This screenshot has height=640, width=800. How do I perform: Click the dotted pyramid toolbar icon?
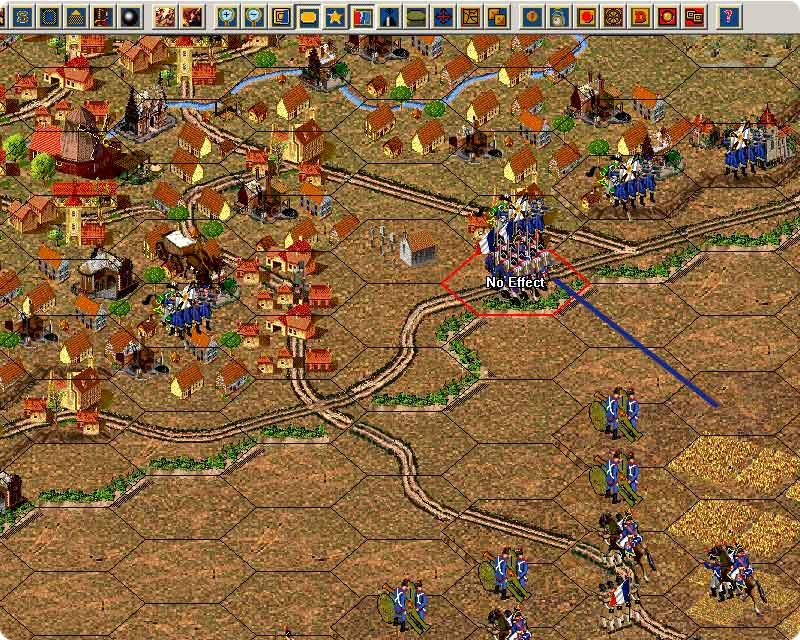click(75, 16)
